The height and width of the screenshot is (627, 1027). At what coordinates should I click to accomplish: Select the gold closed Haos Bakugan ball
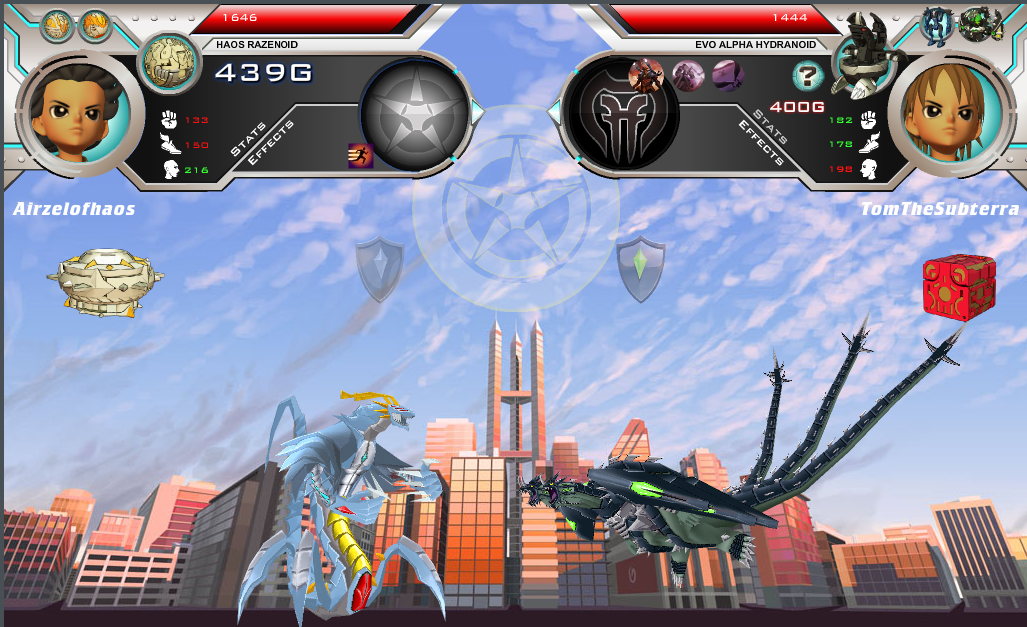tap(103, 281)
